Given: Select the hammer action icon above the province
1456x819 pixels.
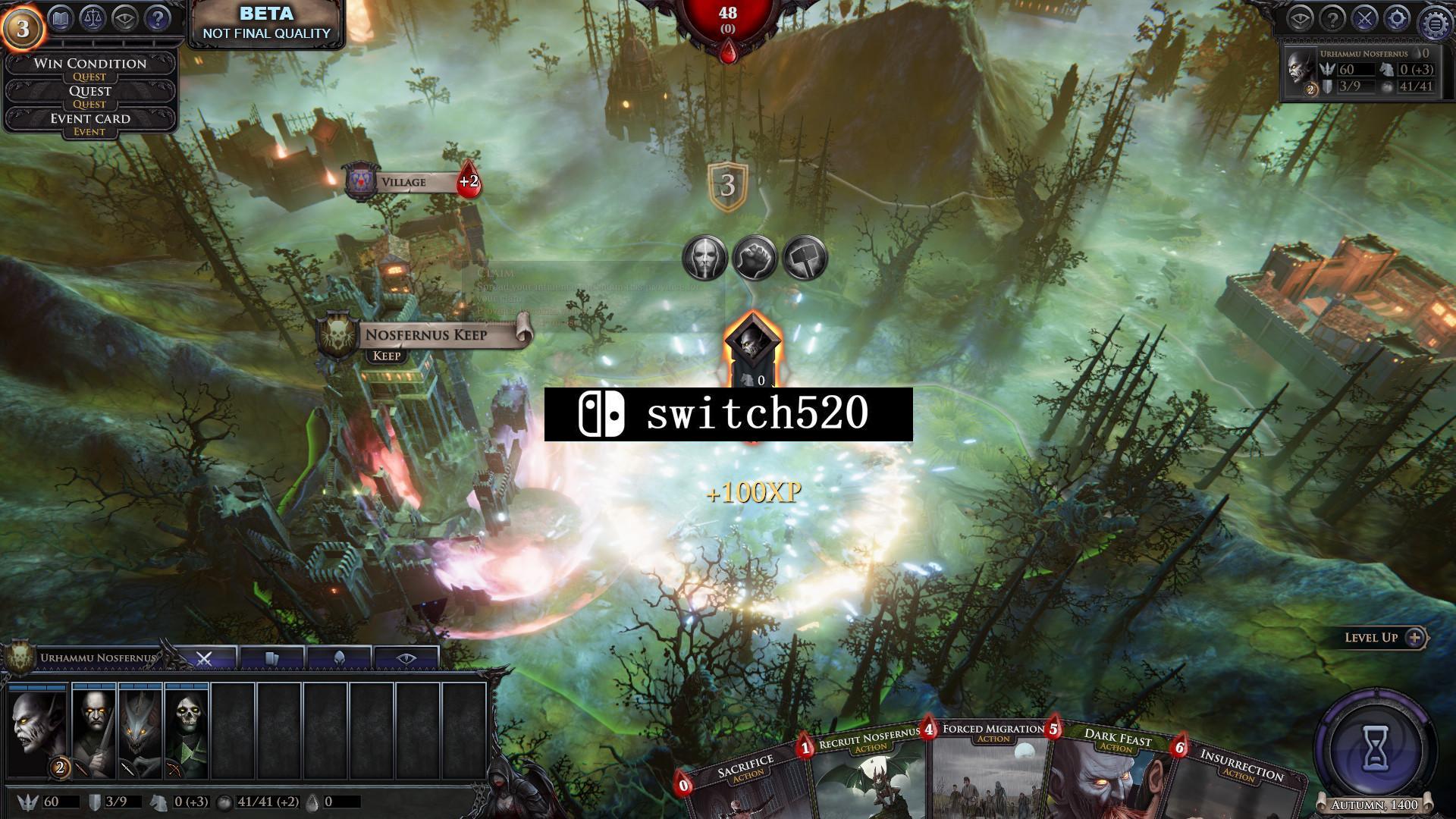Looking at the screenshot, I should (x=802, y=257).
